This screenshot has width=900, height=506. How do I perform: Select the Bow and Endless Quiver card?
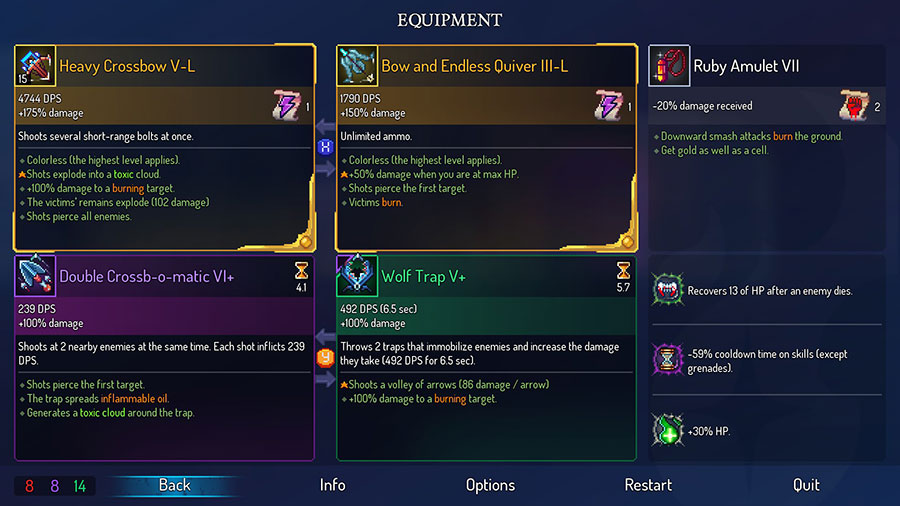coord(486,148)
